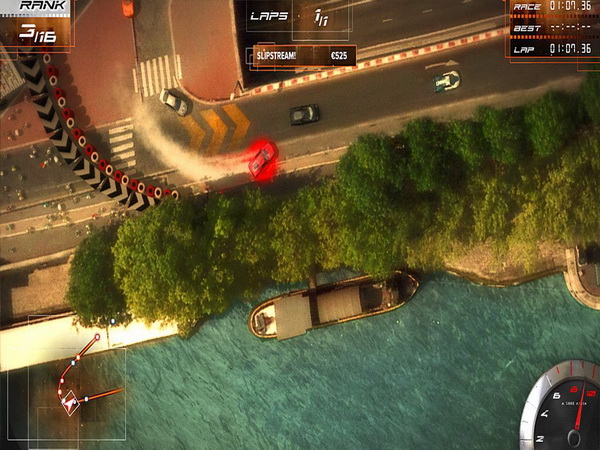
Task: Select the player diamond marker on the minimap
Action: 70,404
